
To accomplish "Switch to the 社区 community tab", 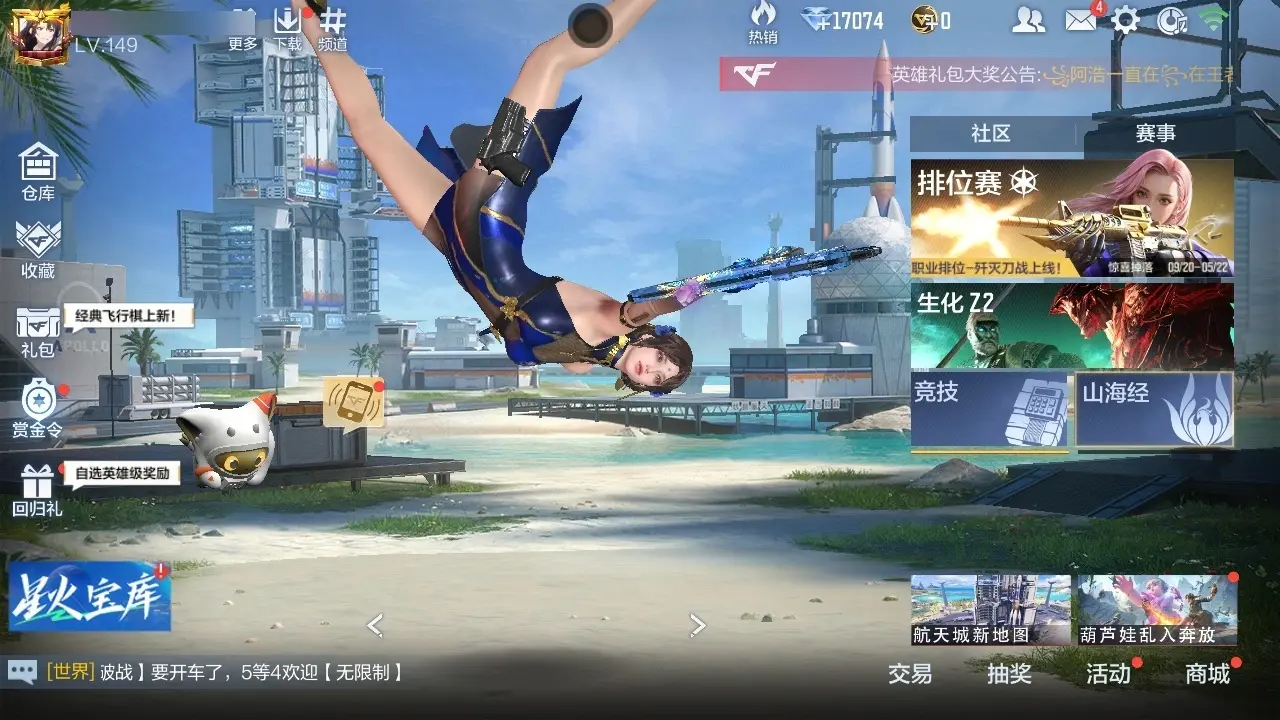I will [x=990, y=133].
